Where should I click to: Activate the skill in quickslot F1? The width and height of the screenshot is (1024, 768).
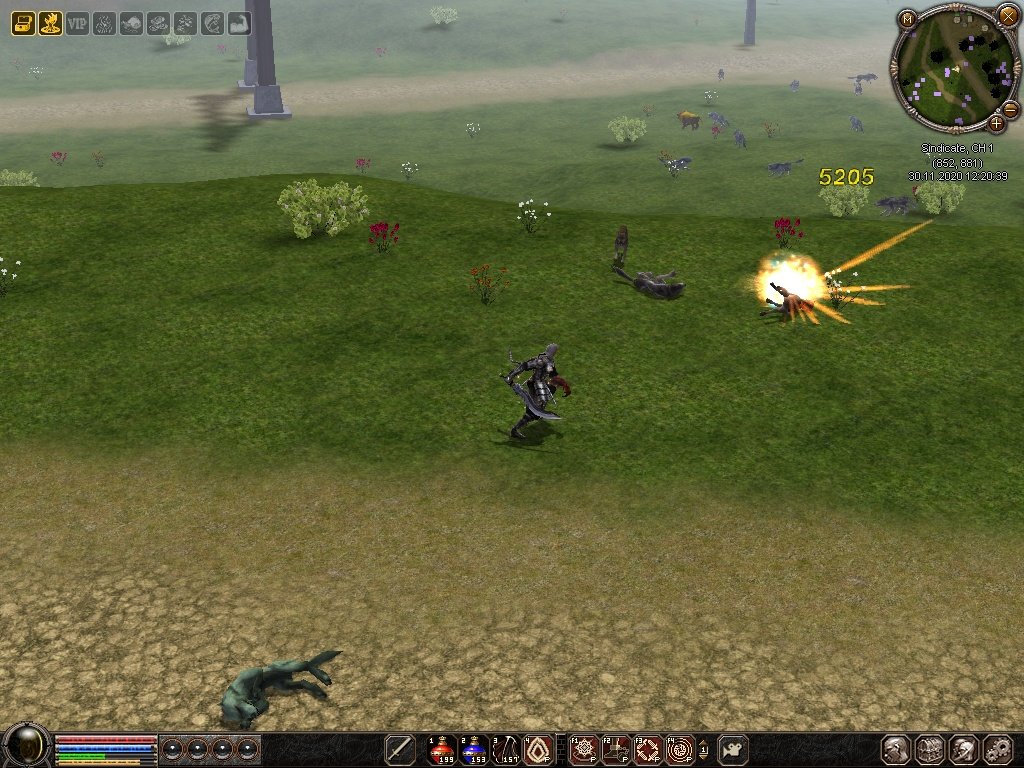click(583, 749)
